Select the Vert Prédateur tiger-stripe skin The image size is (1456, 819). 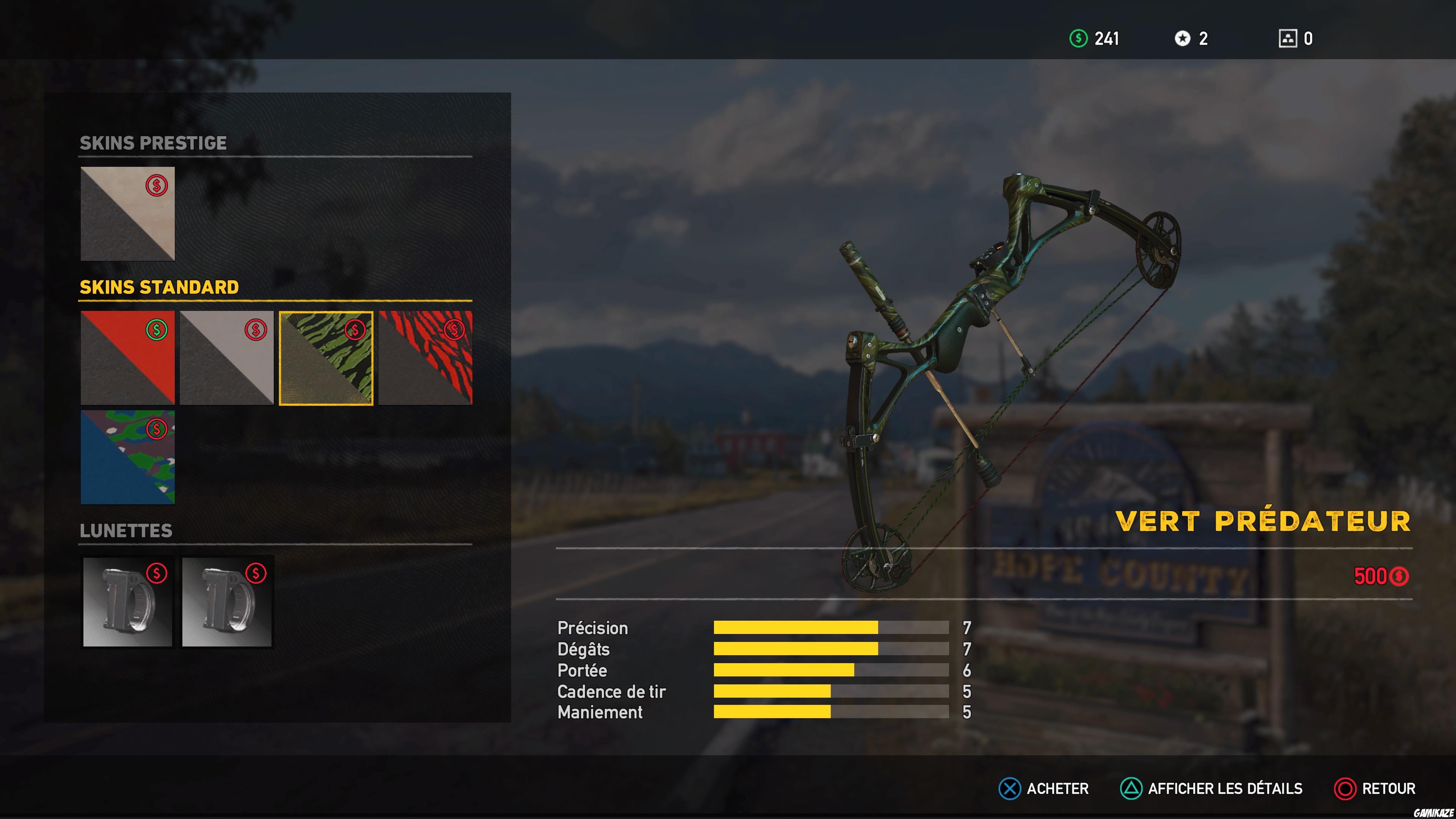(x=326, y=357)
